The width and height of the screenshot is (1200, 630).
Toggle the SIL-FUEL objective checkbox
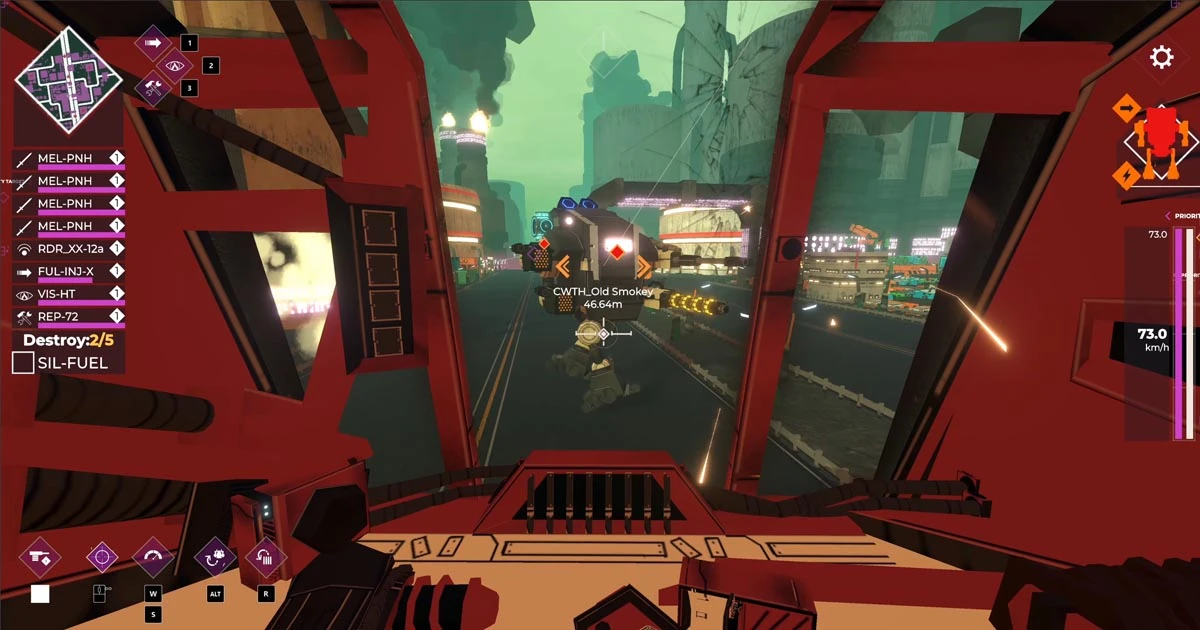click(23, 363)
